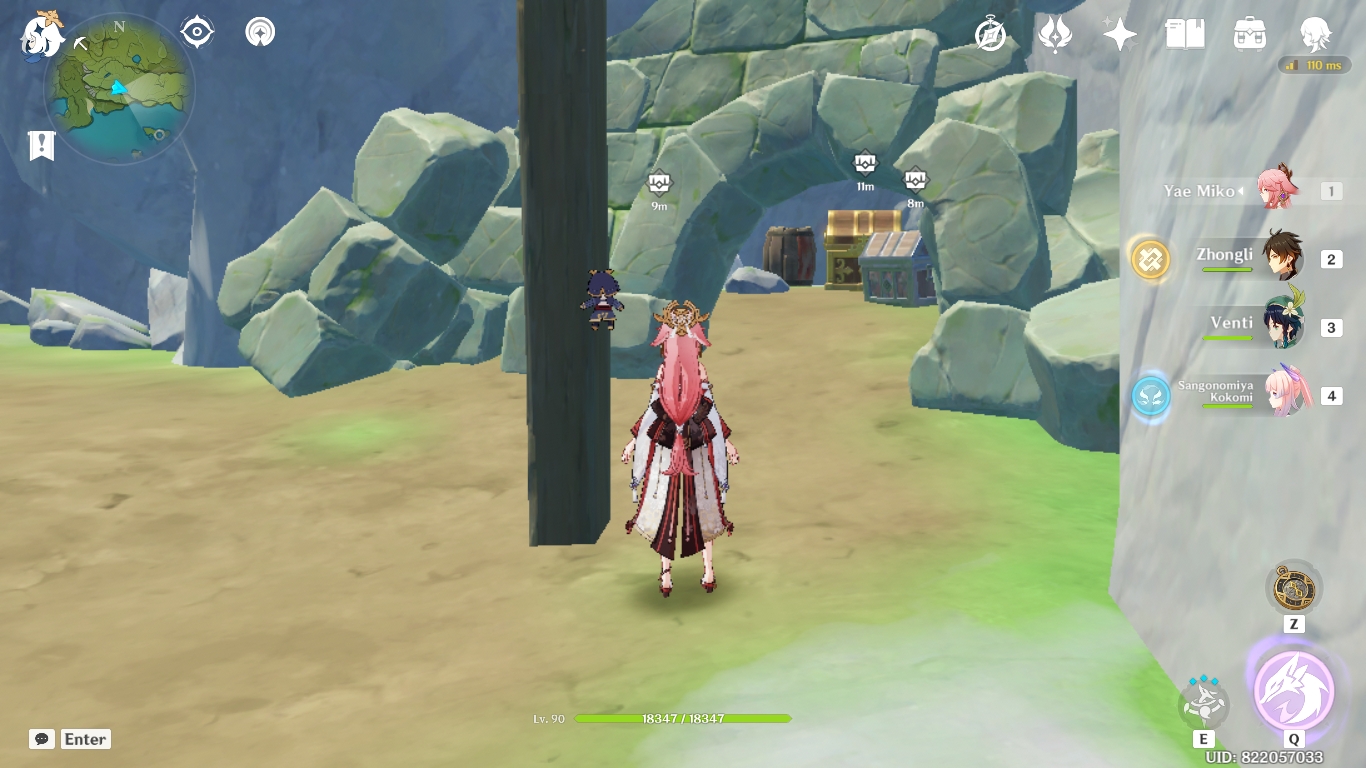Use the elemental skill E ability
1366x768 pixels.
tap(1205, 701)
